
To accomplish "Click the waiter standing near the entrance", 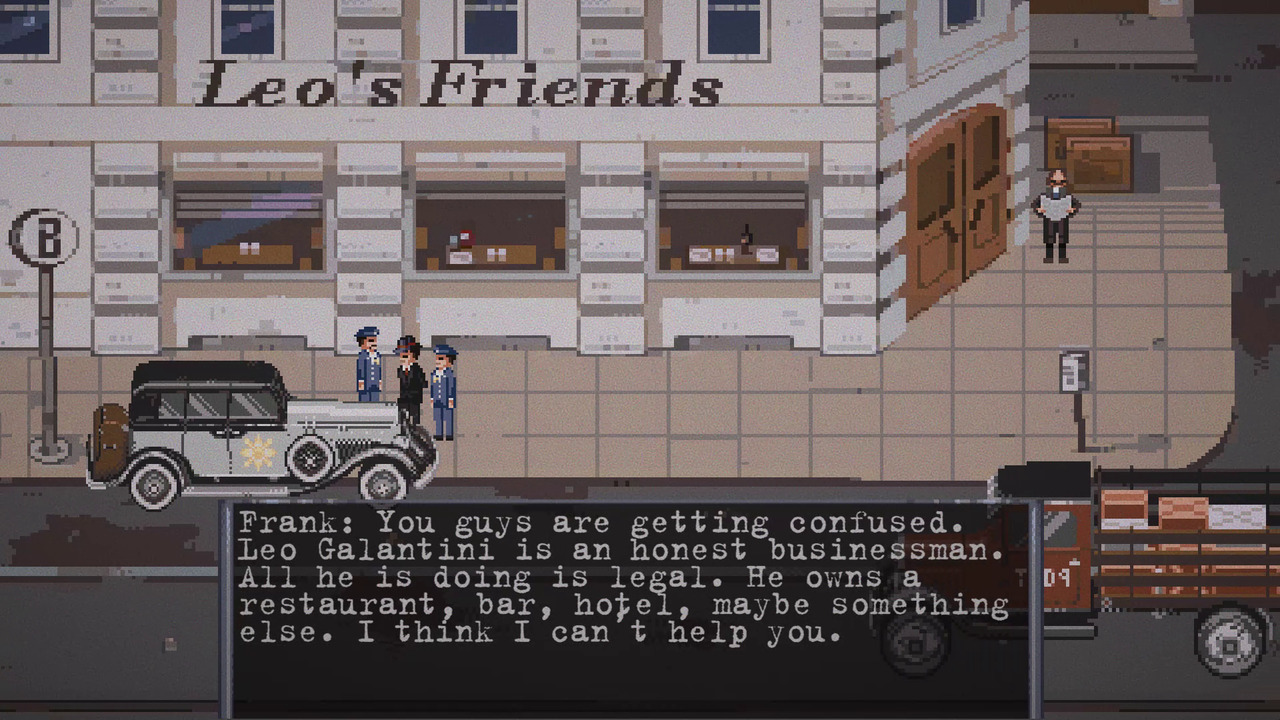I will [1055, 215].
